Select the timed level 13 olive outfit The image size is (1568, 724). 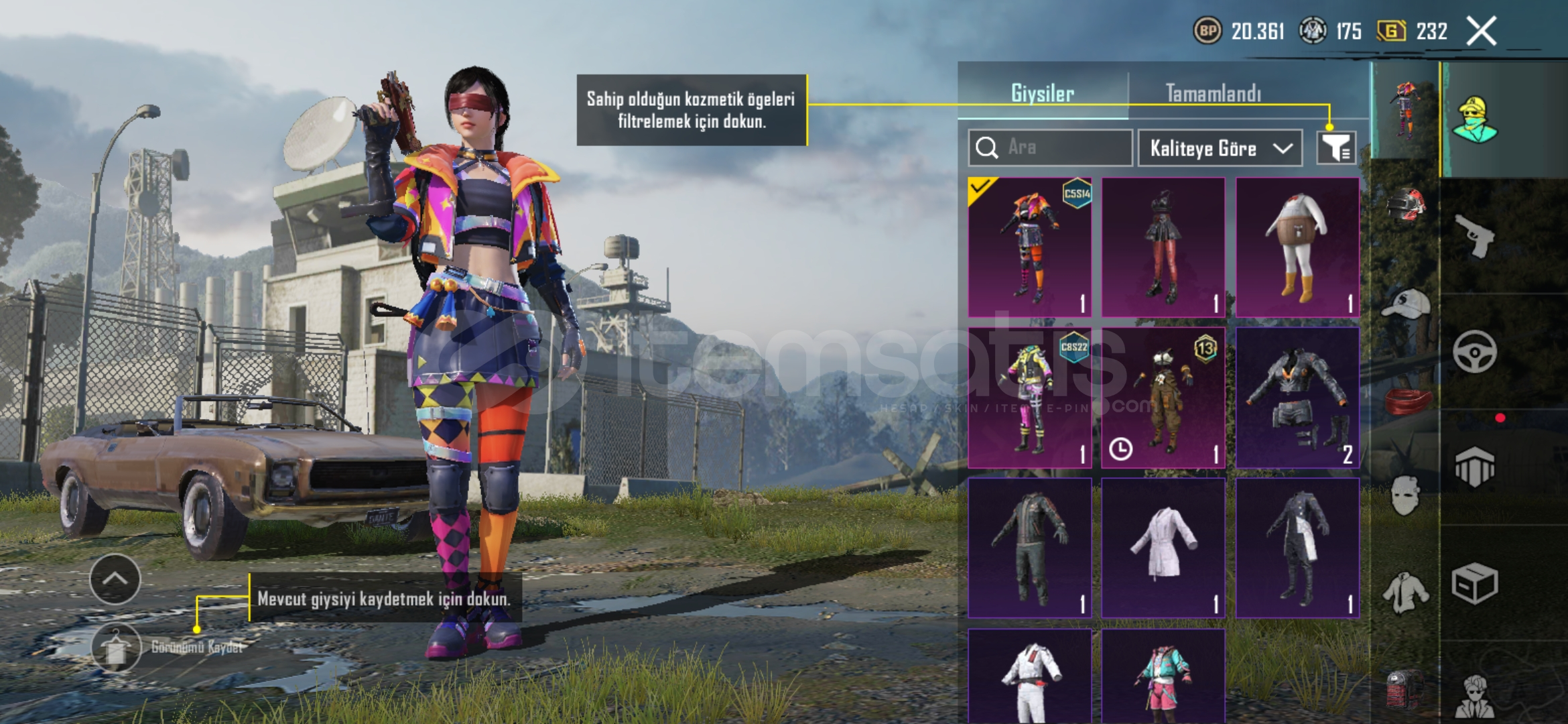1163,398
